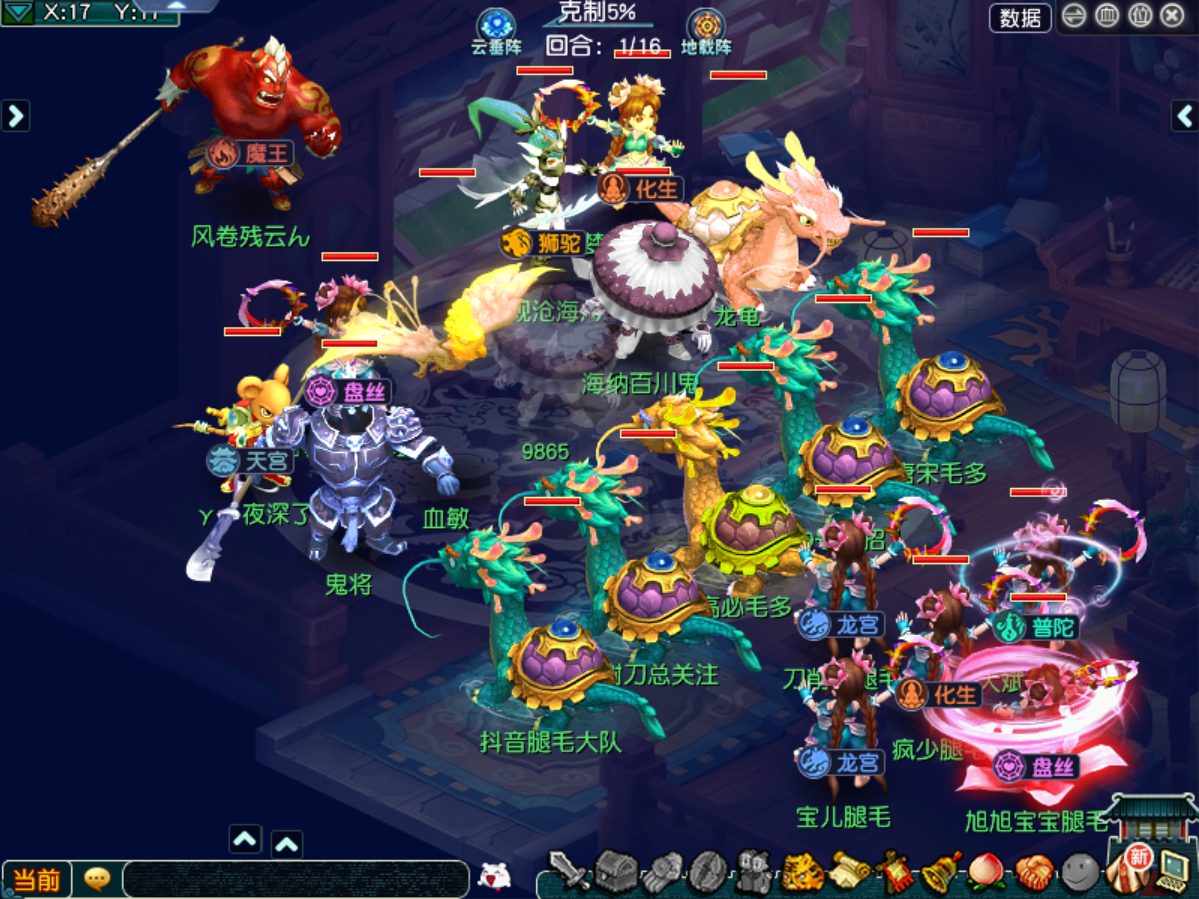
Task: Click the chat message input box
Action: (296, 879)
